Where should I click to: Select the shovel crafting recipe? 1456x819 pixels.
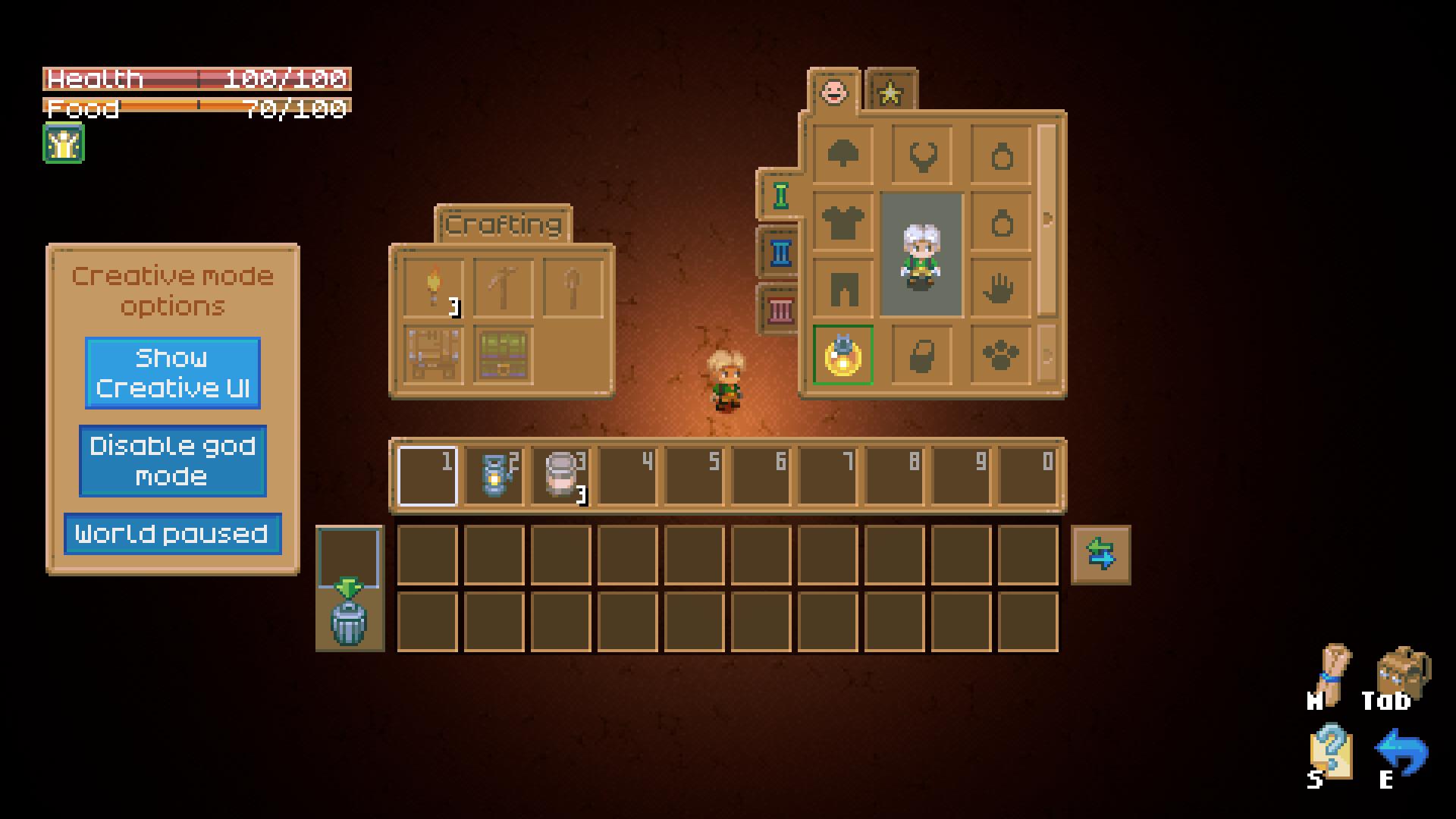coord(573,289)
